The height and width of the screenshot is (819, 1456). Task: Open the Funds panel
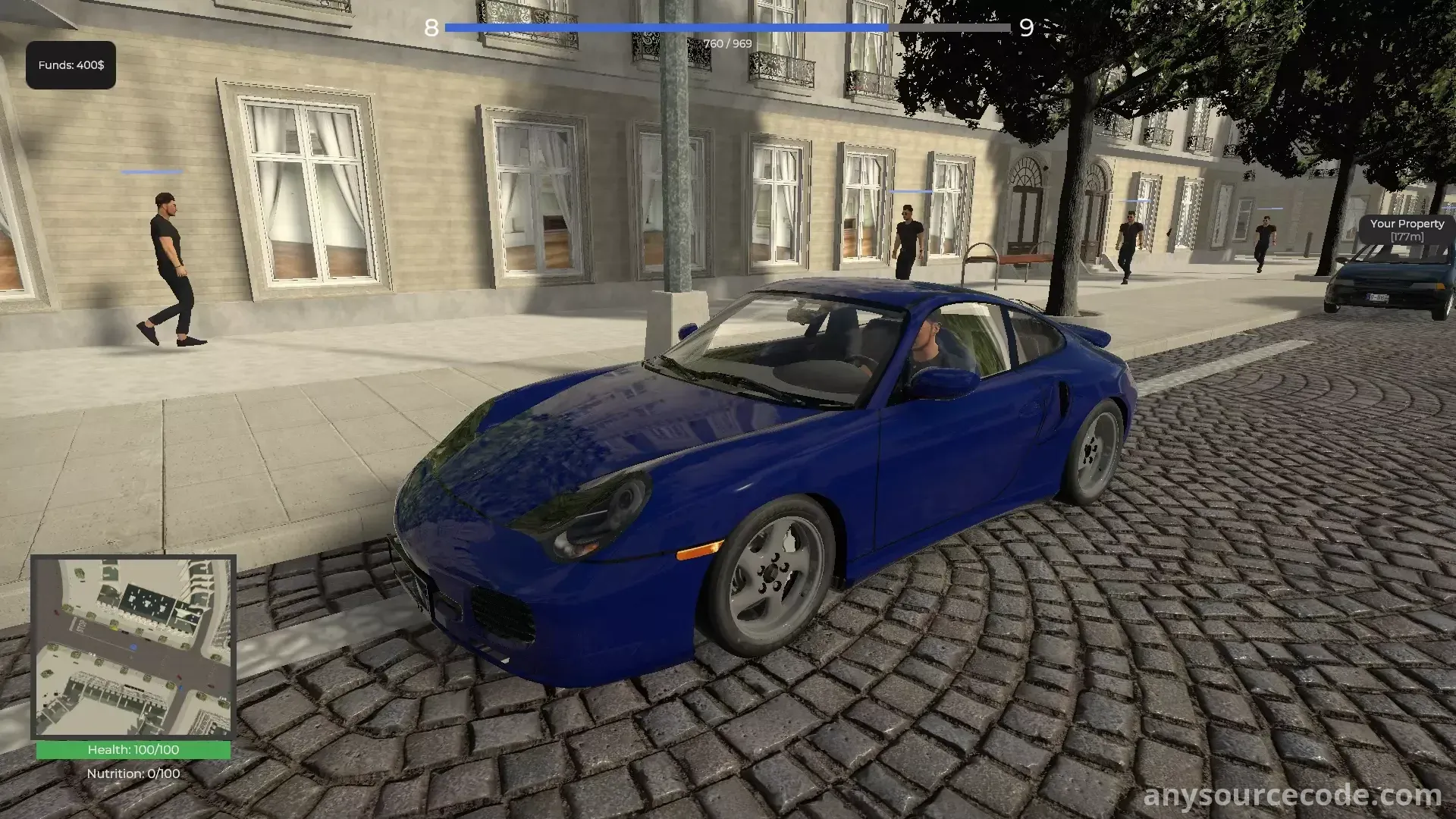coord(71,65)
